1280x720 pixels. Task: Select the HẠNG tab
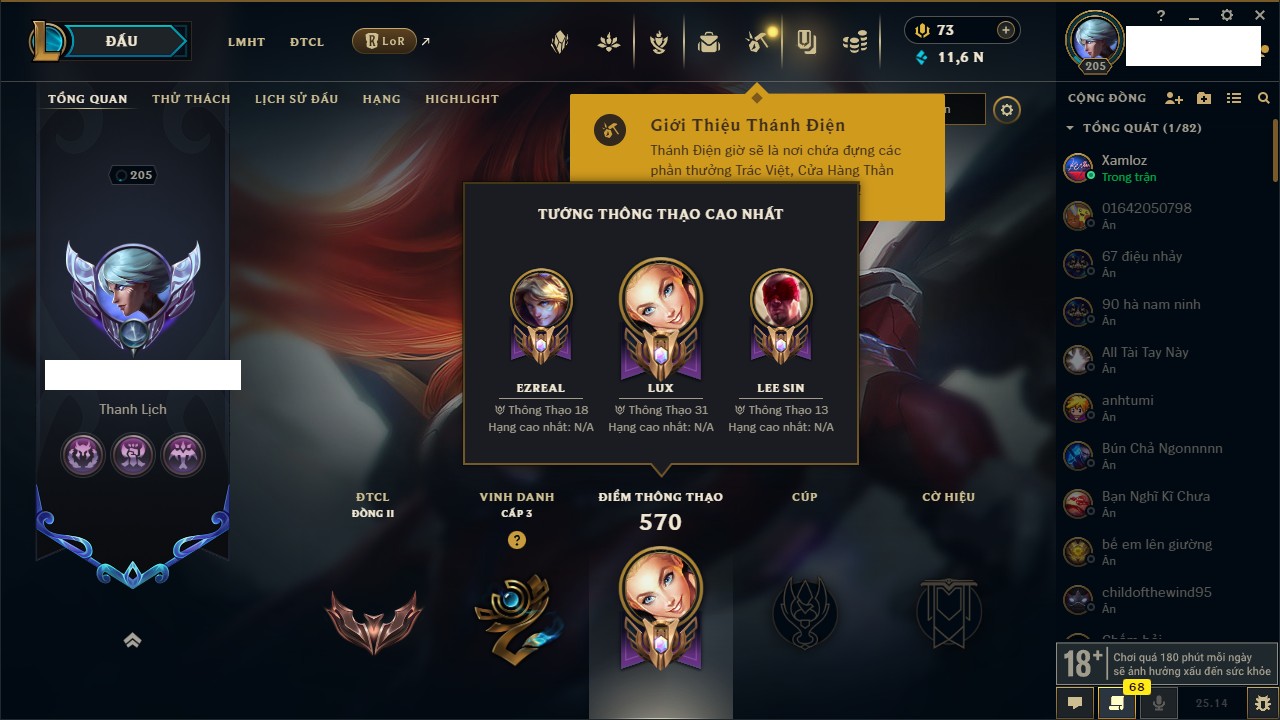(381, 99)
